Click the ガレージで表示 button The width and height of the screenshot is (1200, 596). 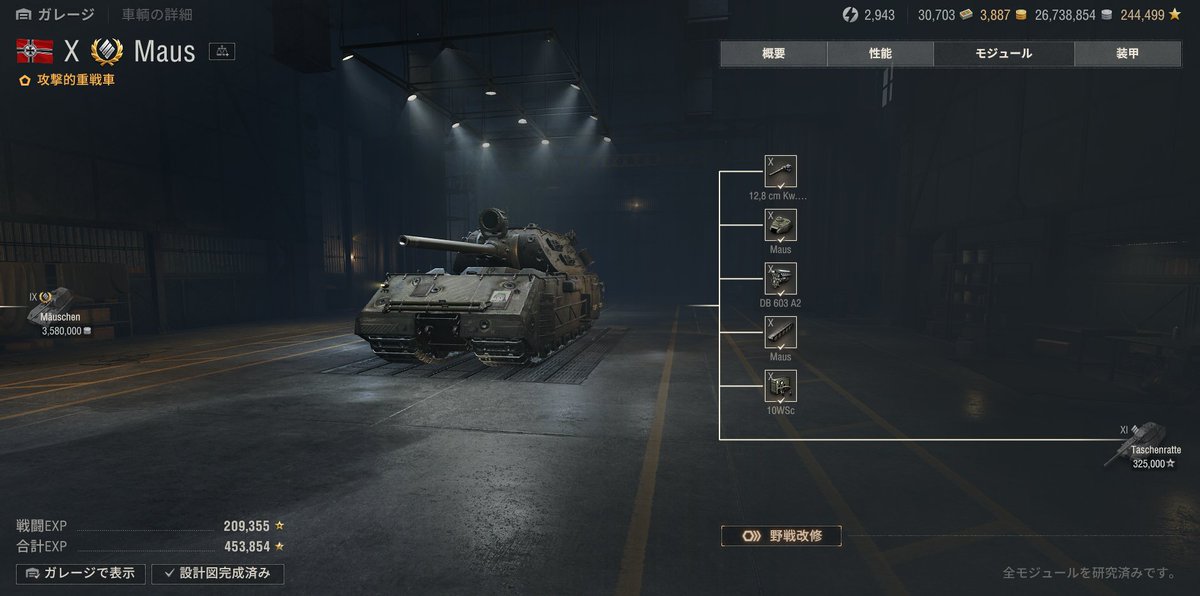tap(81, 574)
